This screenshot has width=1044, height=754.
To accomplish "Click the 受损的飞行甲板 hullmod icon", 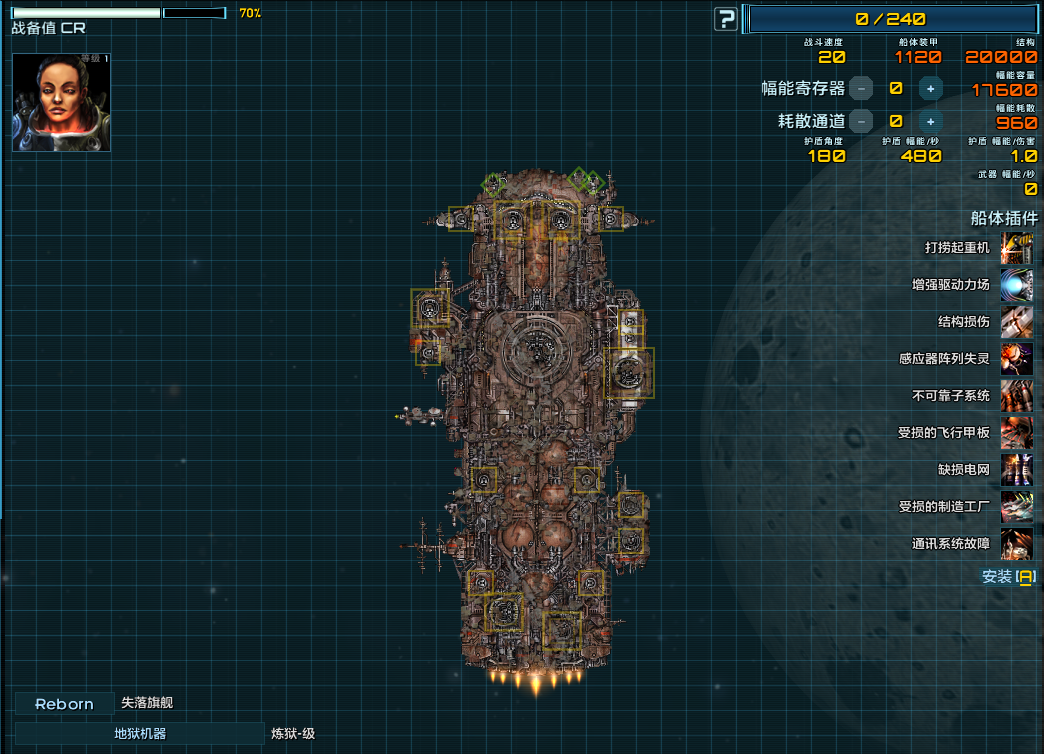I will (x=1017, y=432).
